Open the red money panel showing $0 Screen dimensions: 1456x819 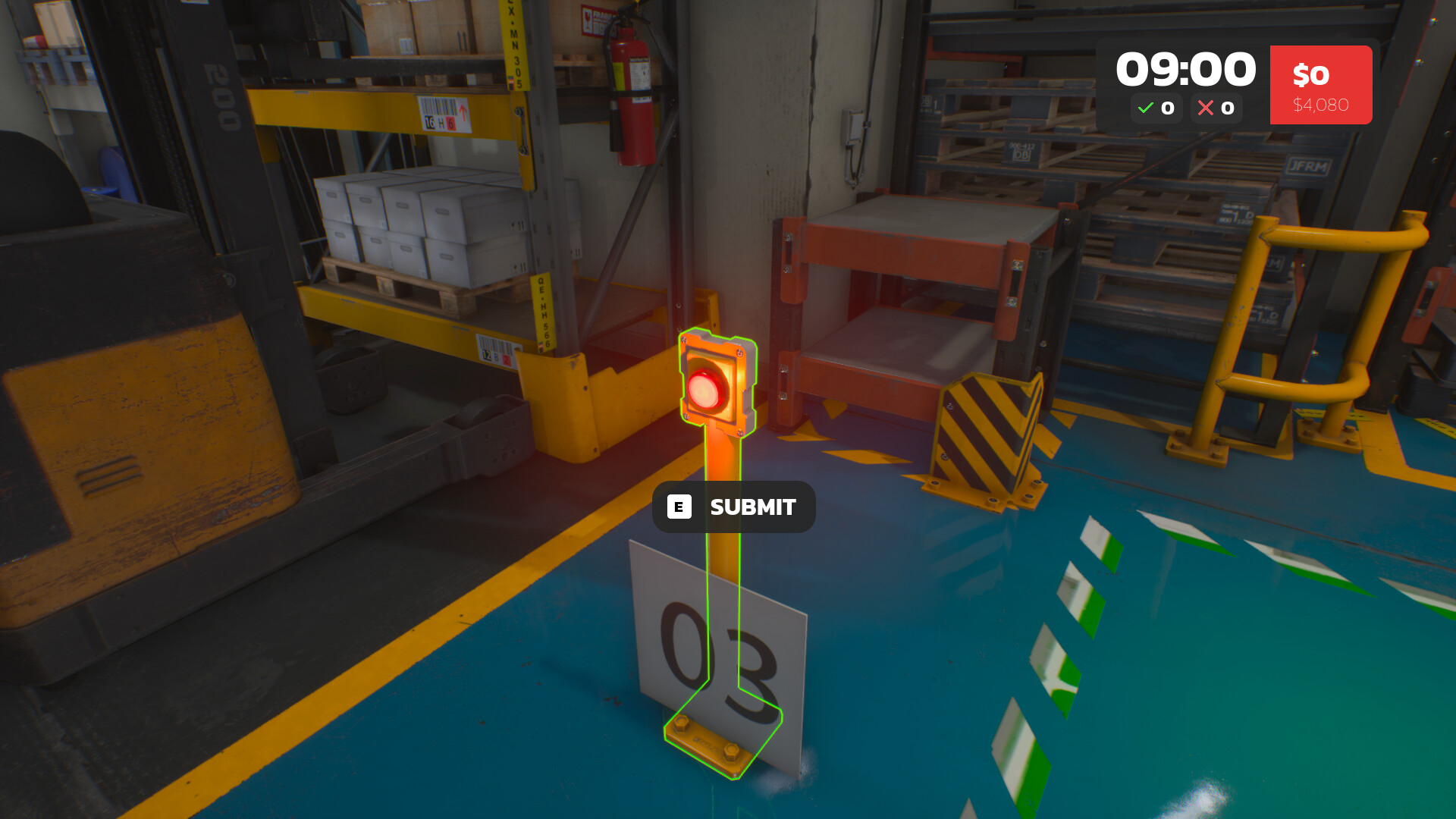(x=1321, y=83)
